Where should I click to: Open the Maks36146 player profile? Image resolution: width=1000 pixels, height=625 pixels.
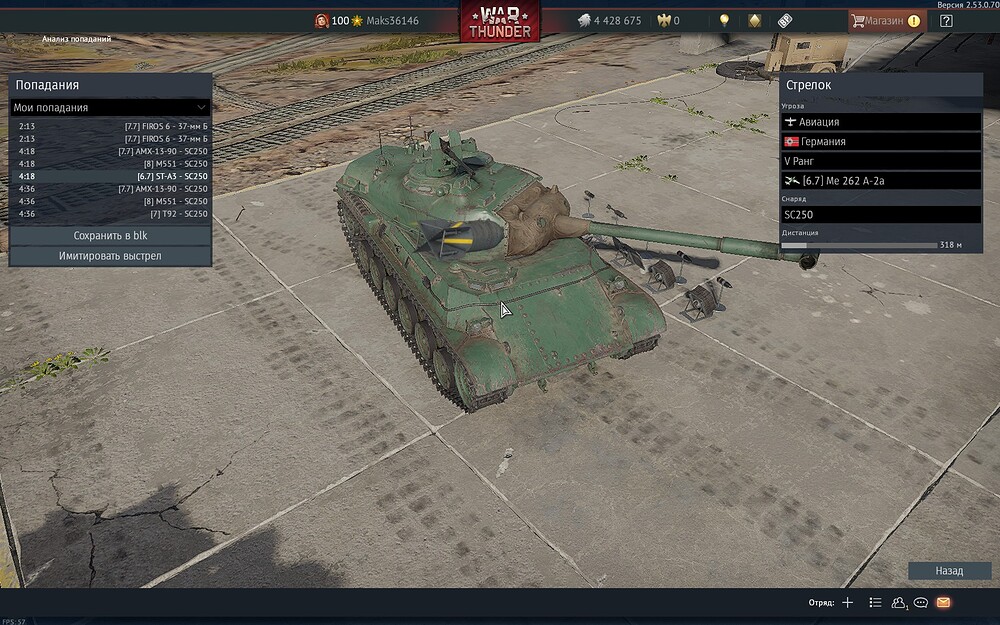click(392, 21)
